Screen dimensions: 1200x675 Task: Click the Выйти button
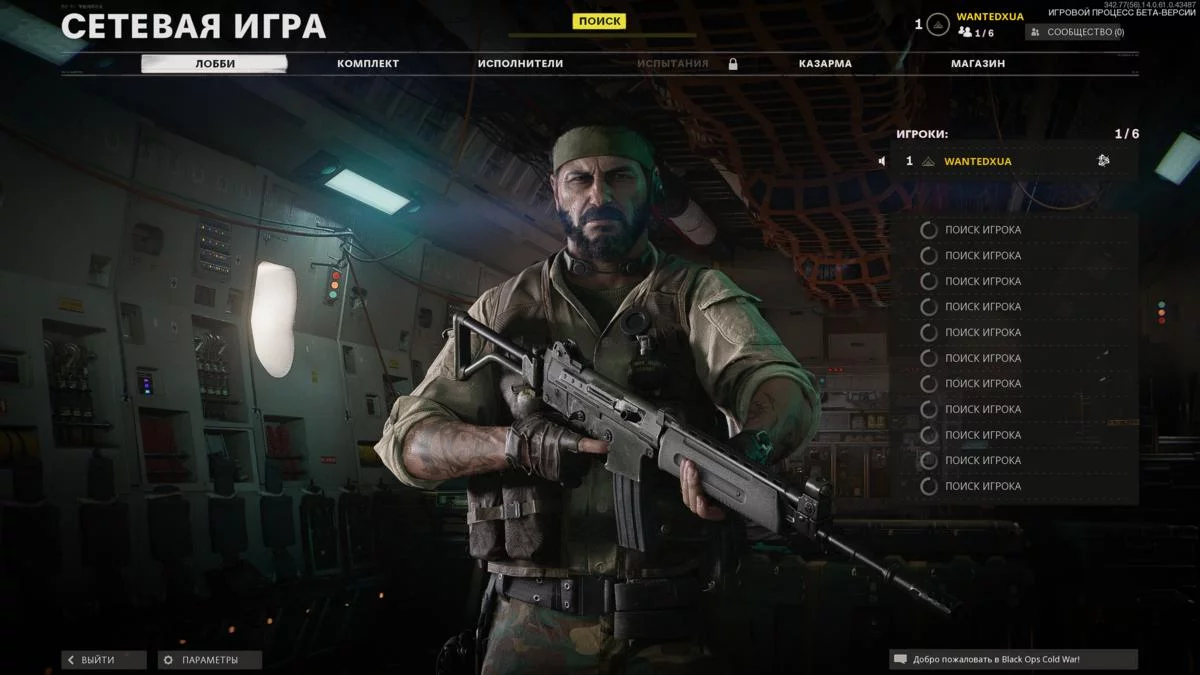[x=104, y=660]
